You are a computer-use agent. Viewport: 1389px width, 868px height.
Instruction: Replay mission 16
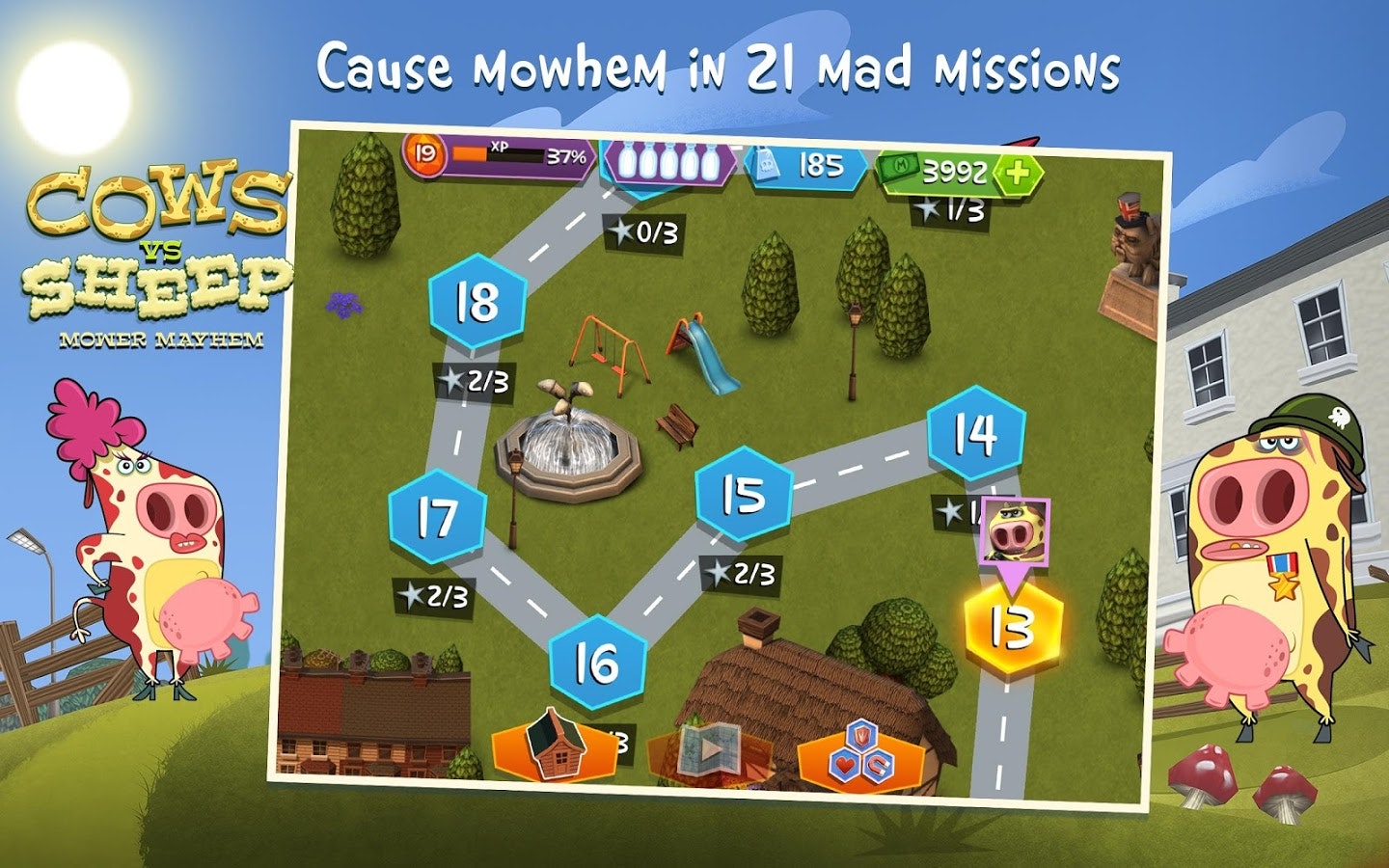599,663
